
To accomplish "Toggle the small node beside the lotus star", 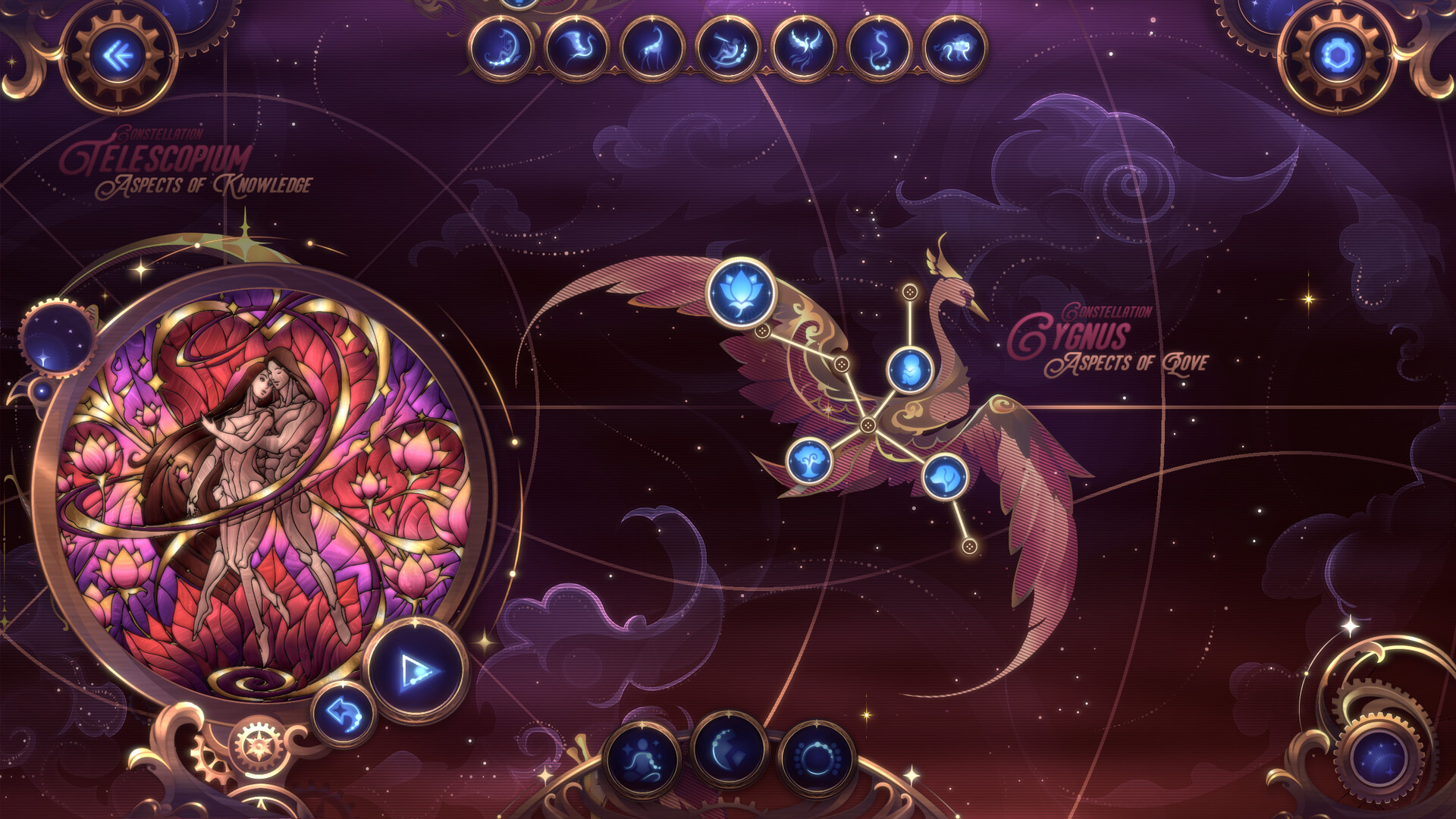I will (x=762, y=331).
